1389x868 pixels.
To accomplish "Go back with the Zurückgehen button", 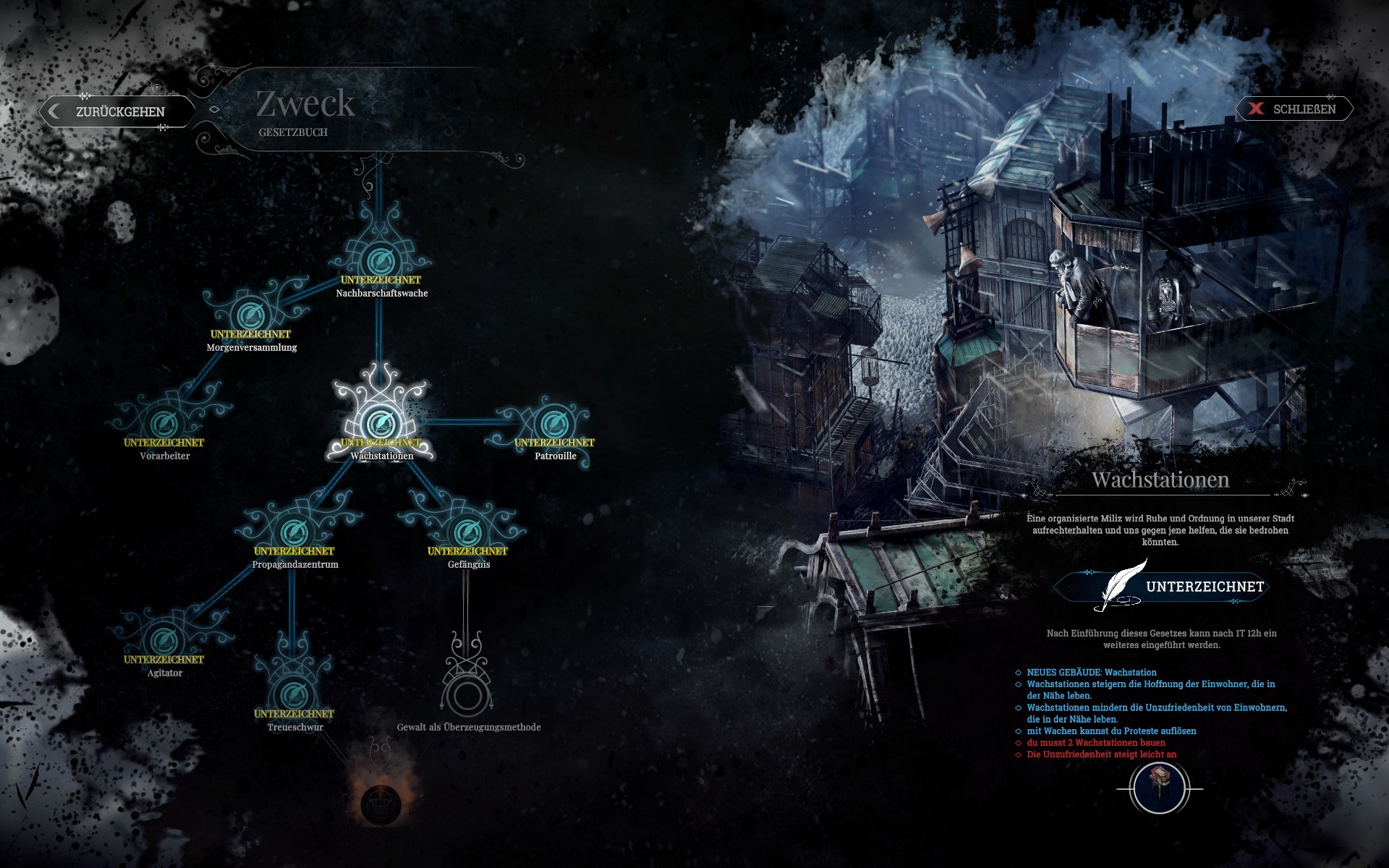I will pyautogui.click(x=116, y=111).
